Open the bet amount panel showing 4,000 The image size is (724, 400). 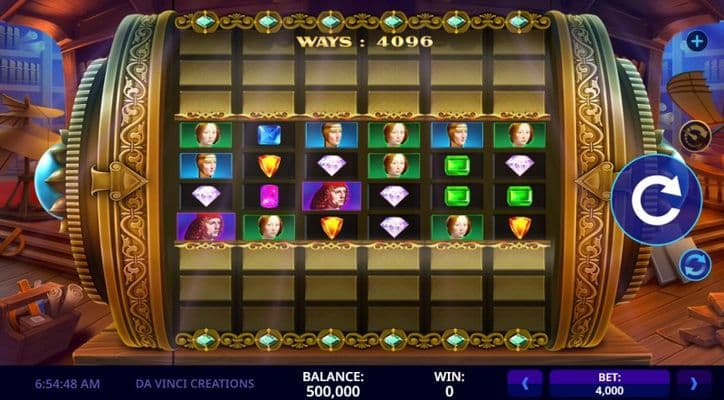[x=609, y=382]
